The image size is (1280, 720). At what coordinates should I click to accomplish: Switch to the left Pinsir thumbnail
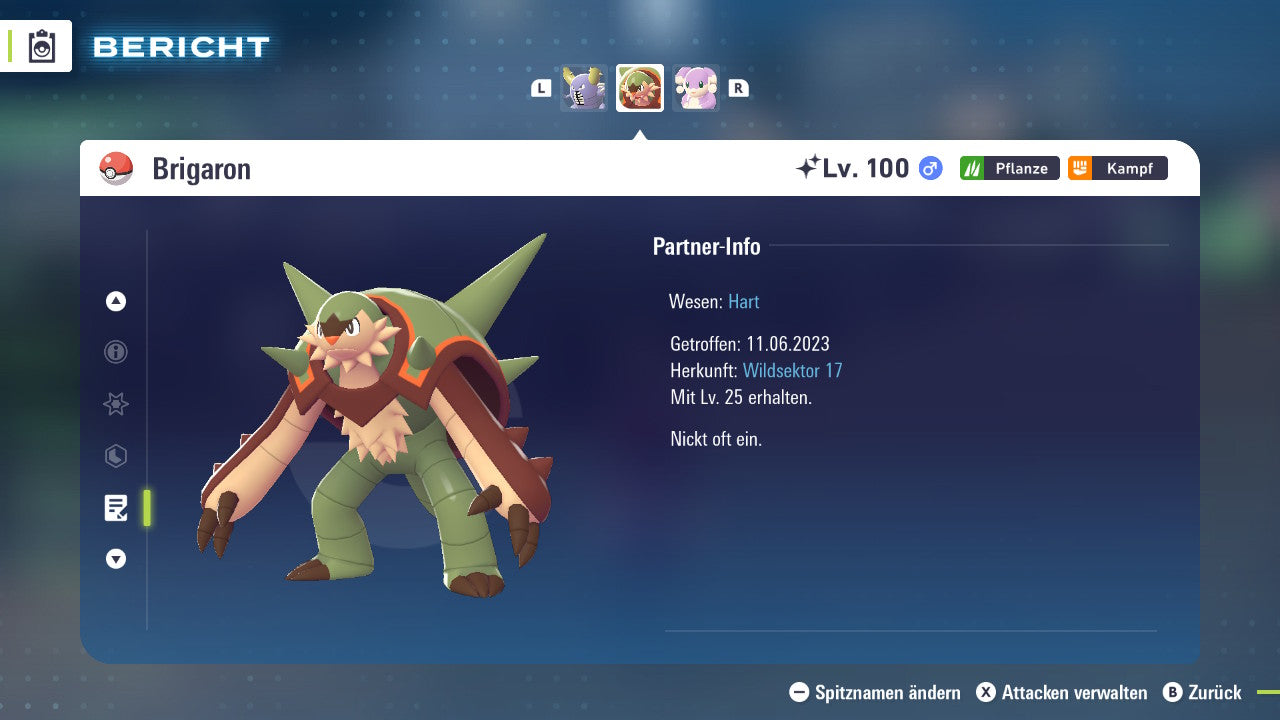(x=584, y=87)
